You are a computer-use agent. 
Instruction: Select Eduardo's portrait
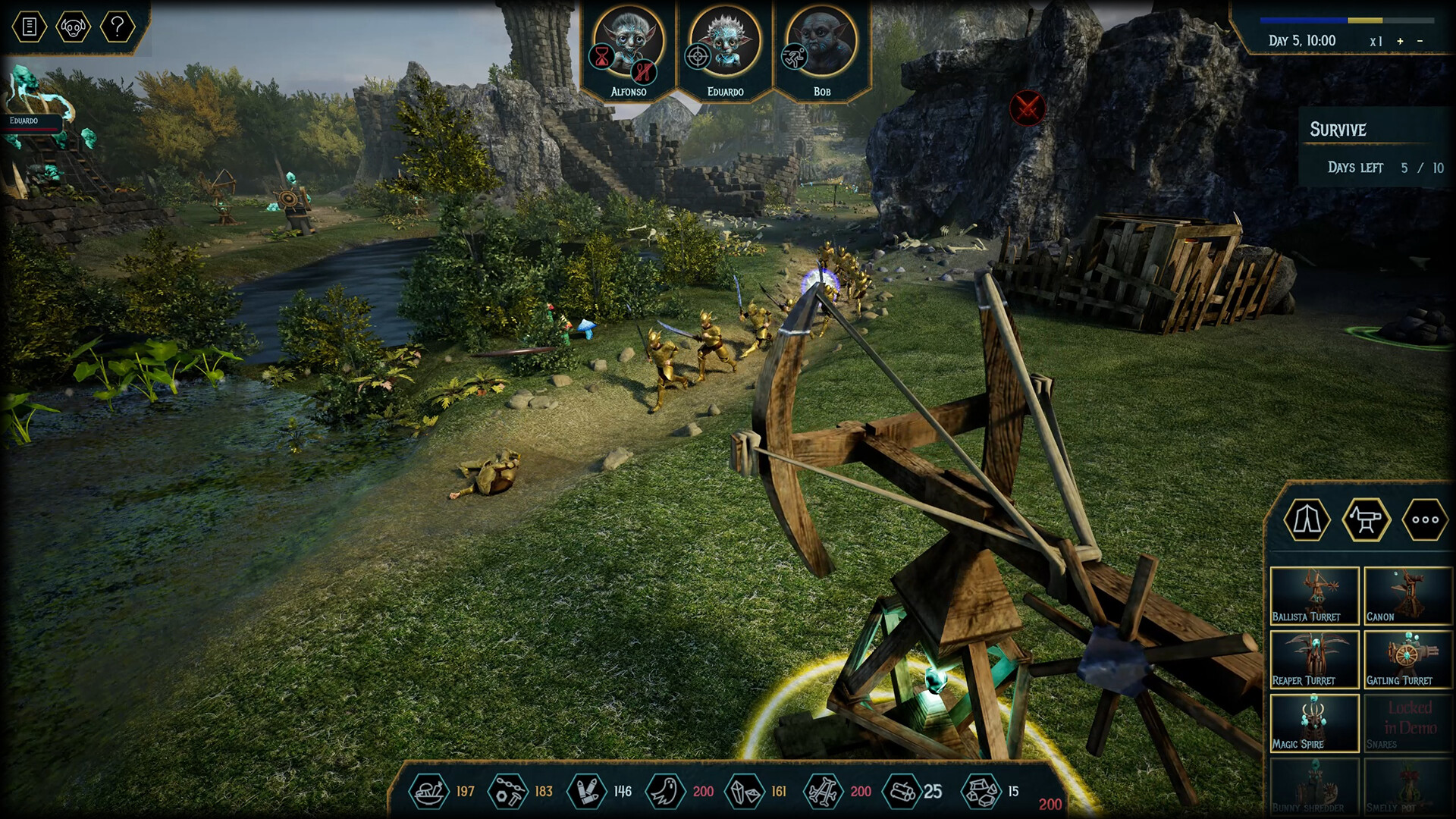click(x=724, y=44)
